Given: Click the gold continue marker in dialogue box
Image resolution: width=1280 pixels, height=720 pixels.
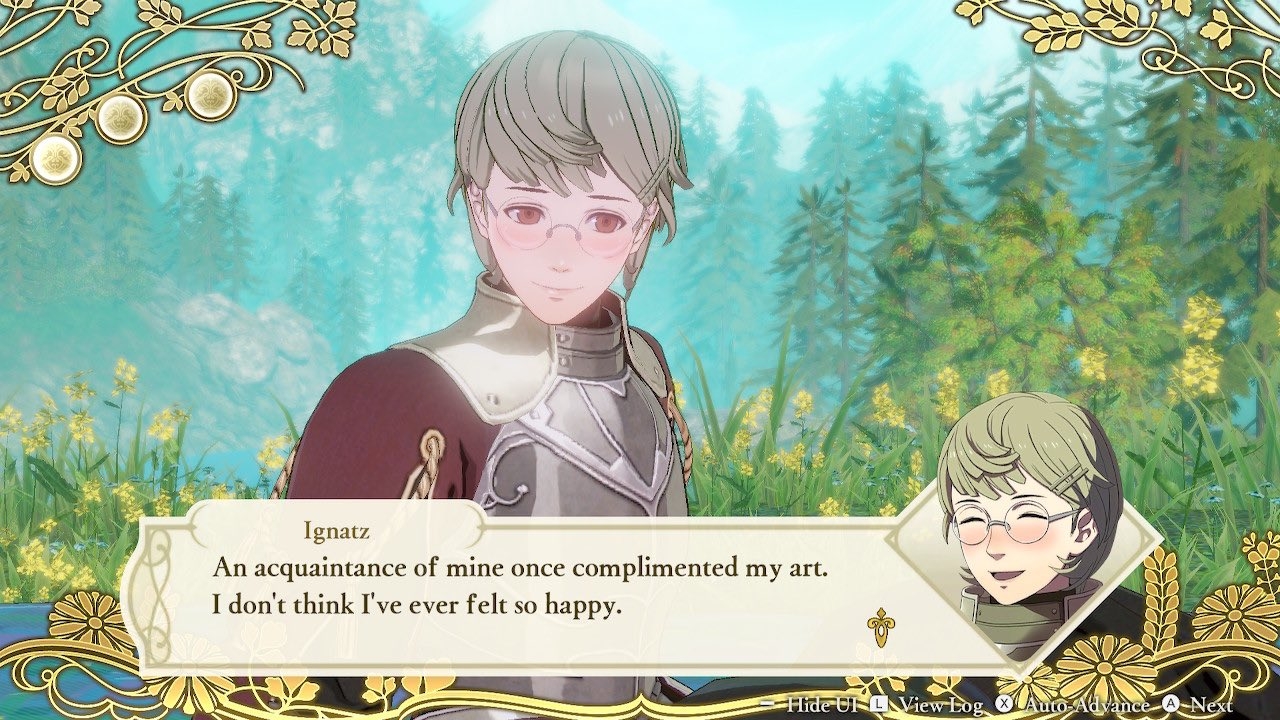Looking at the screenshot, I should click(x=880, y=626).
